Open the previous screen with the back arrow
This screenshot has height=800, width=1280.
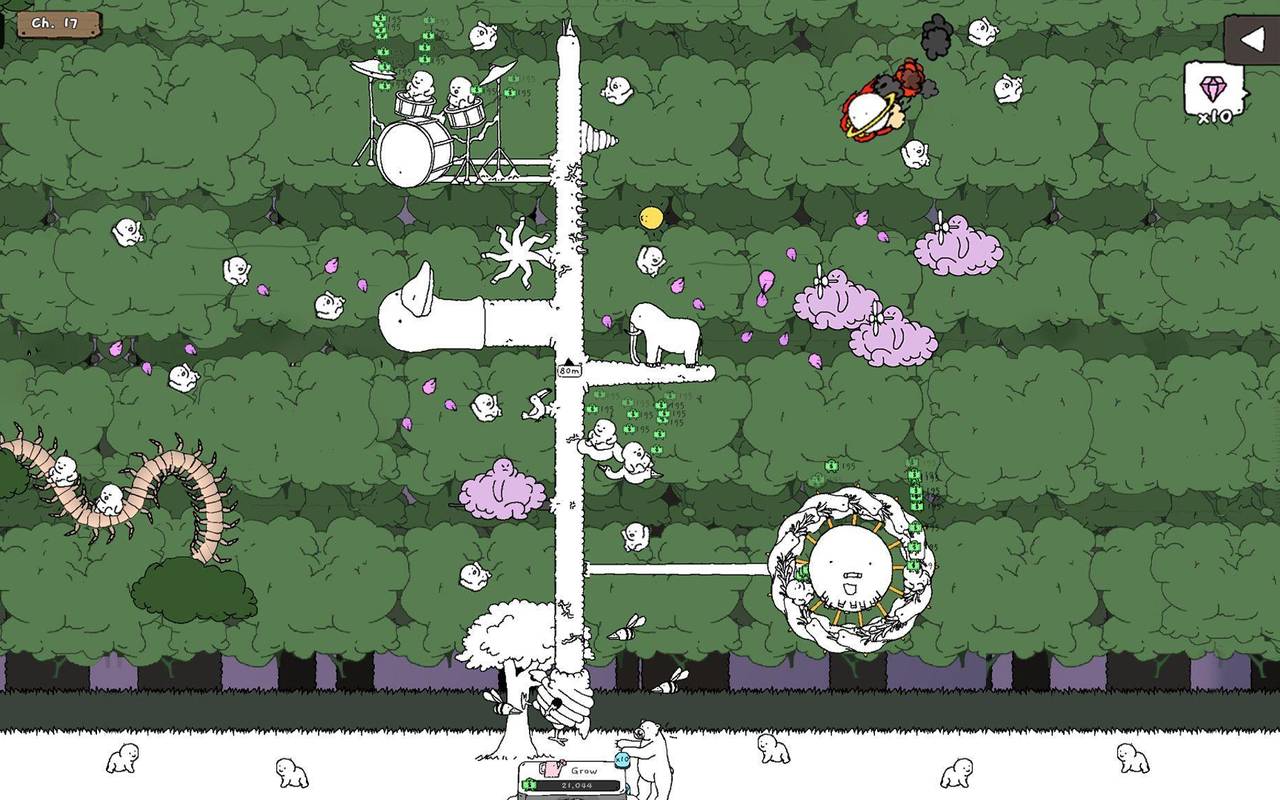[1251, 40]
